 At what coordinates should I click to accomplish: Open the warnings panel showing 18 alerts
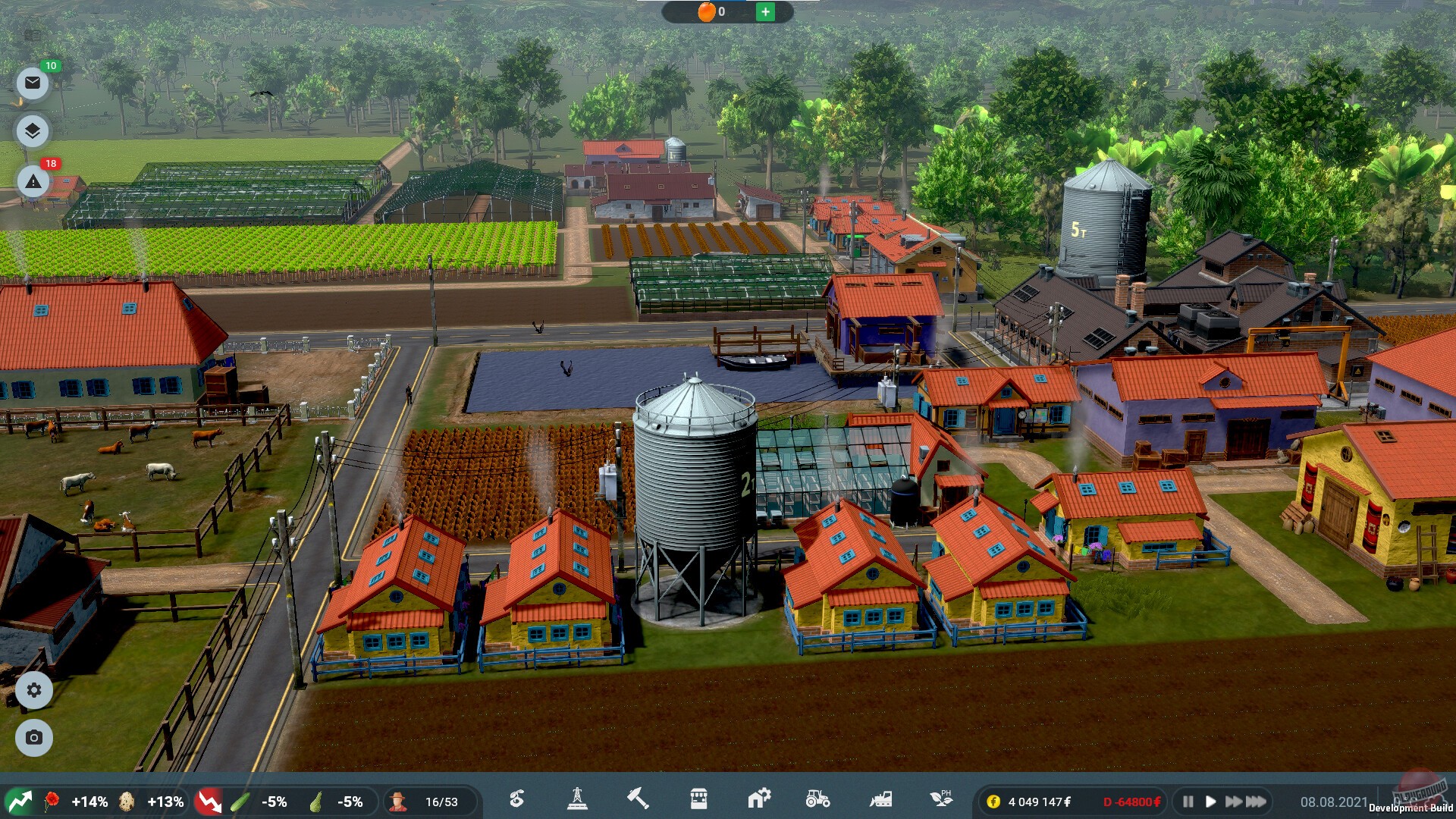pyautogui.click(x=32, y=181)
